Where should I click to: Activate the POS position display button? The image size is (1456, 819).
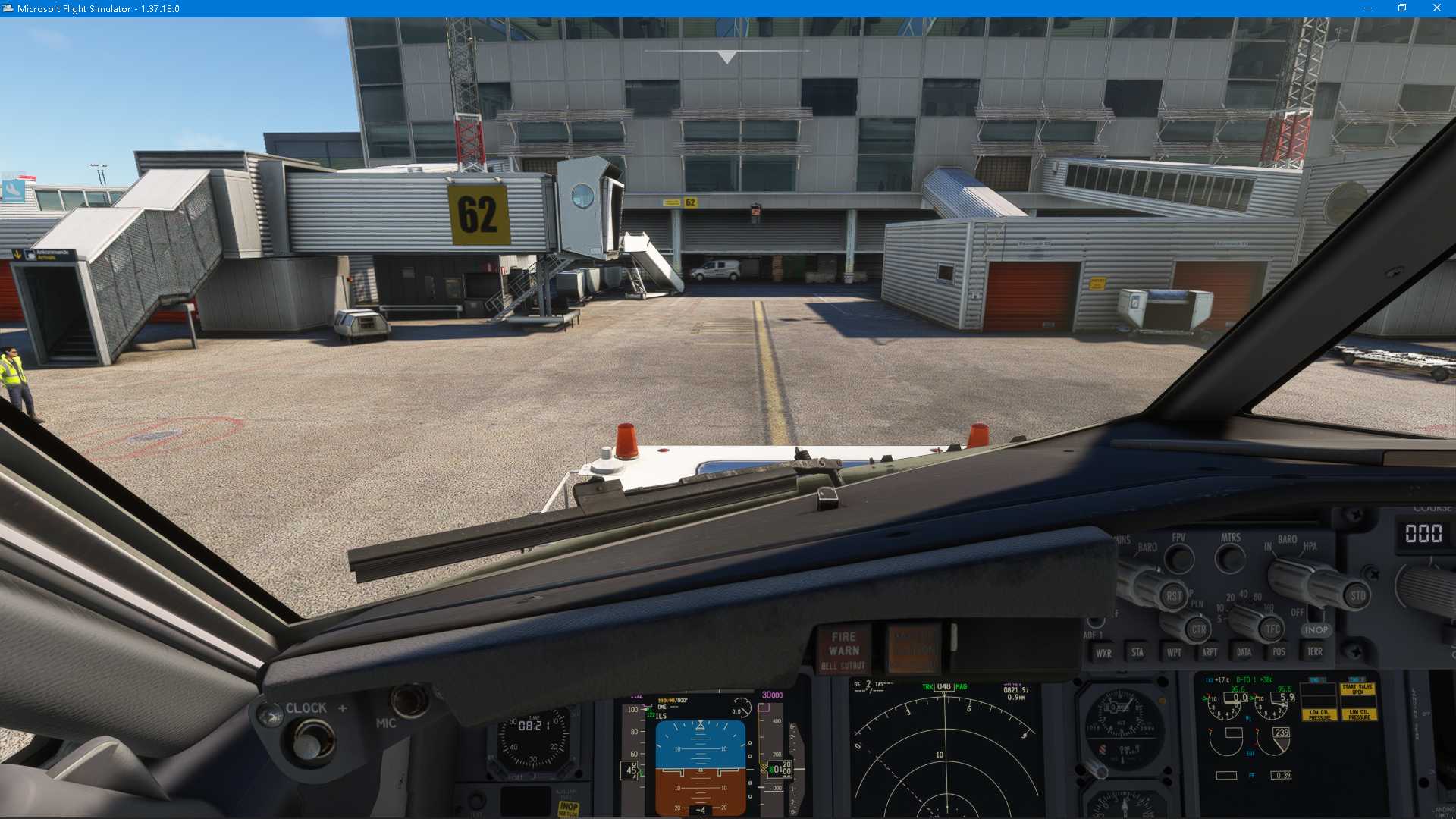click(x=1279, y=652)
